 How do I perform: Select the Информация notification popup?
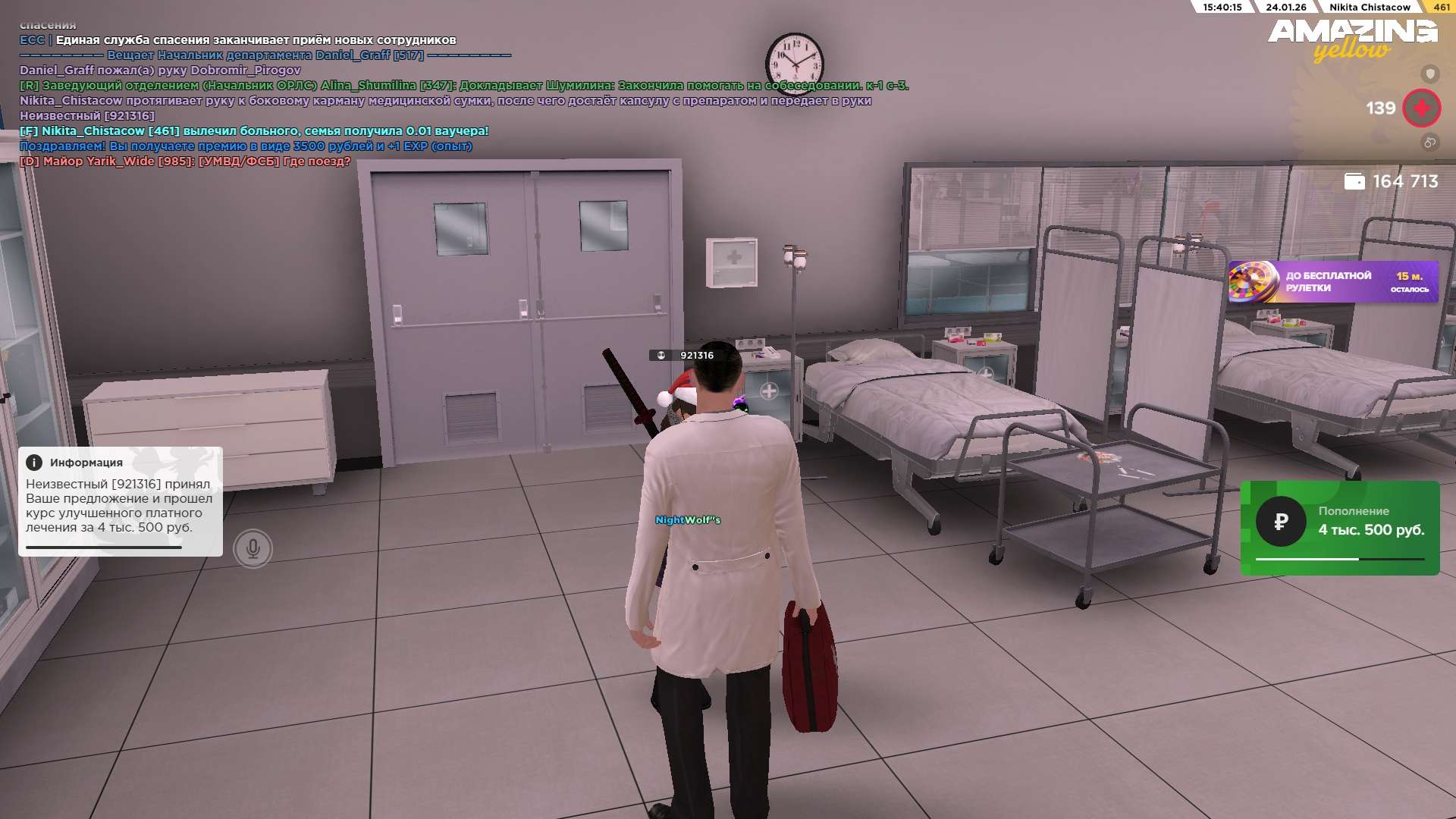[120, 501]
